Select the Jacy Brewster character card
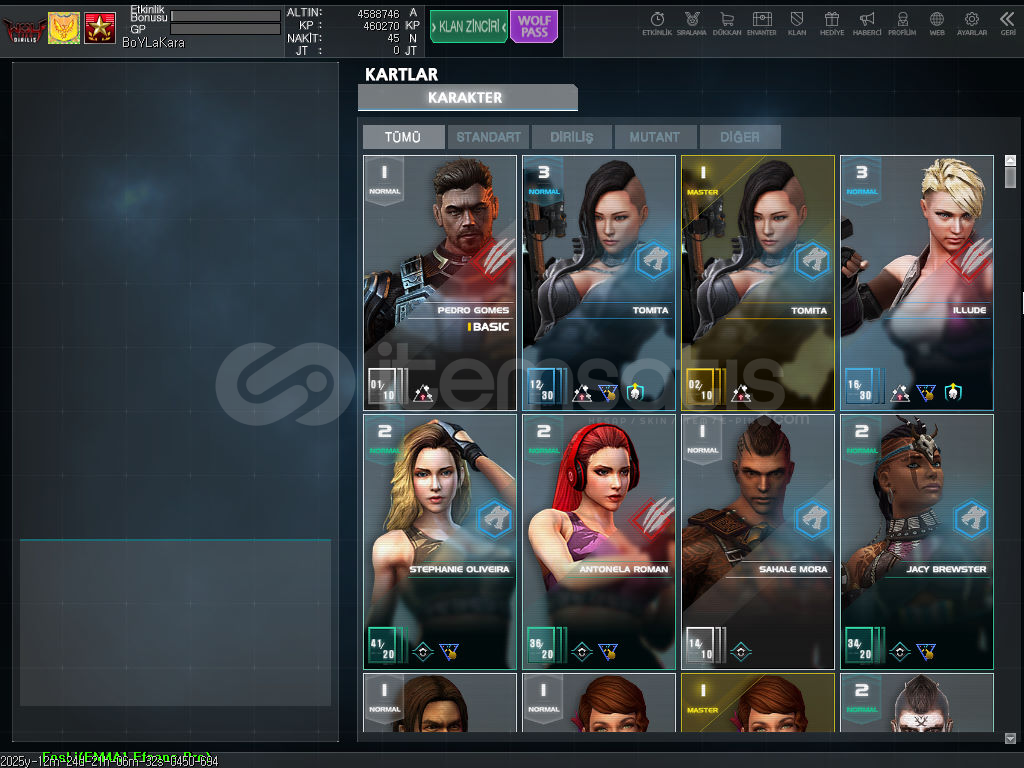 click(916, 541)
